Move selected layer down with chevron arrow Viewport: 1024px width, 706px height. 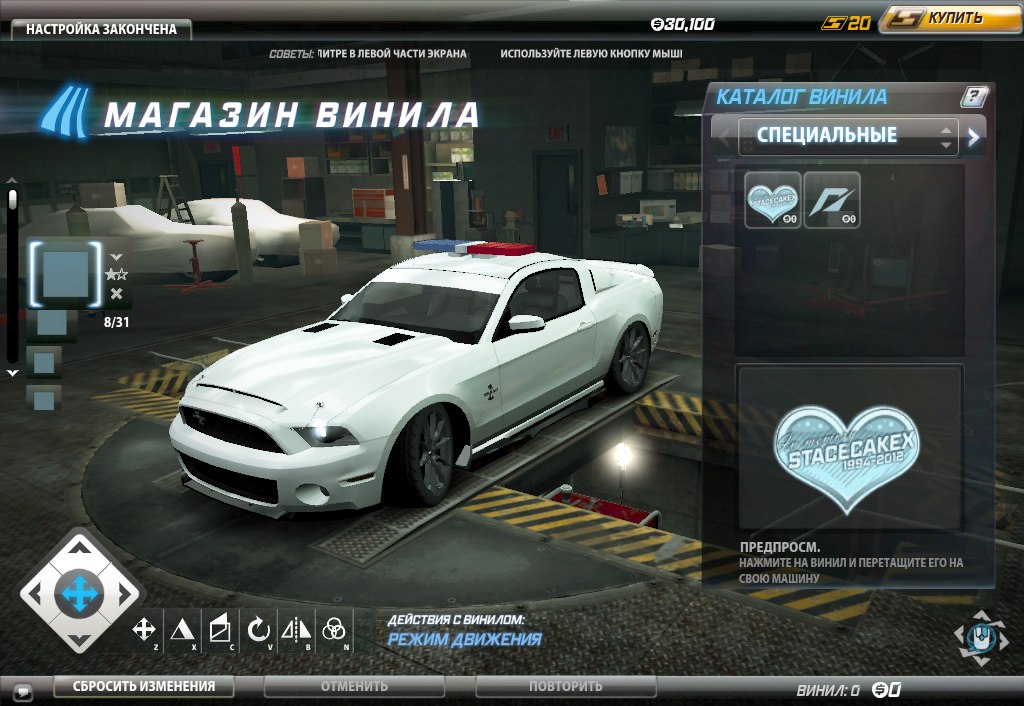116,257
